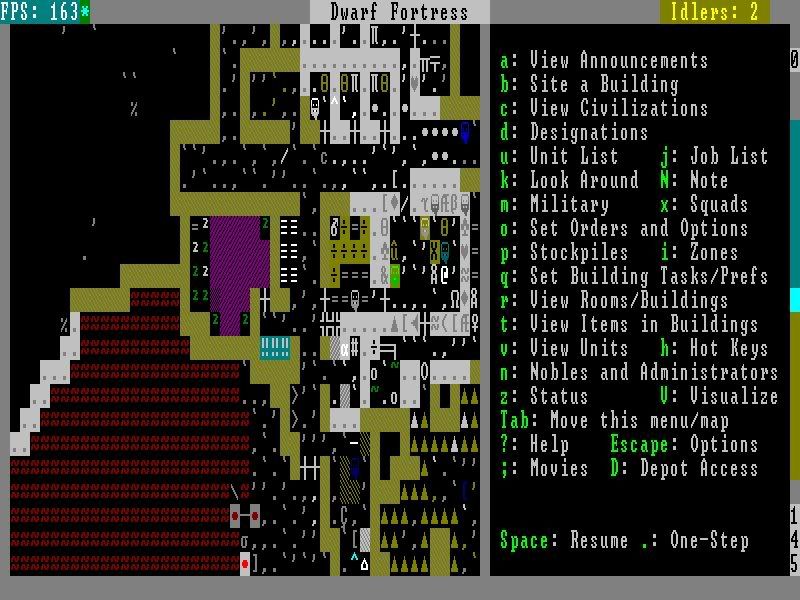Select Site a Building option

pyautogui.click(x=603, y=84)
